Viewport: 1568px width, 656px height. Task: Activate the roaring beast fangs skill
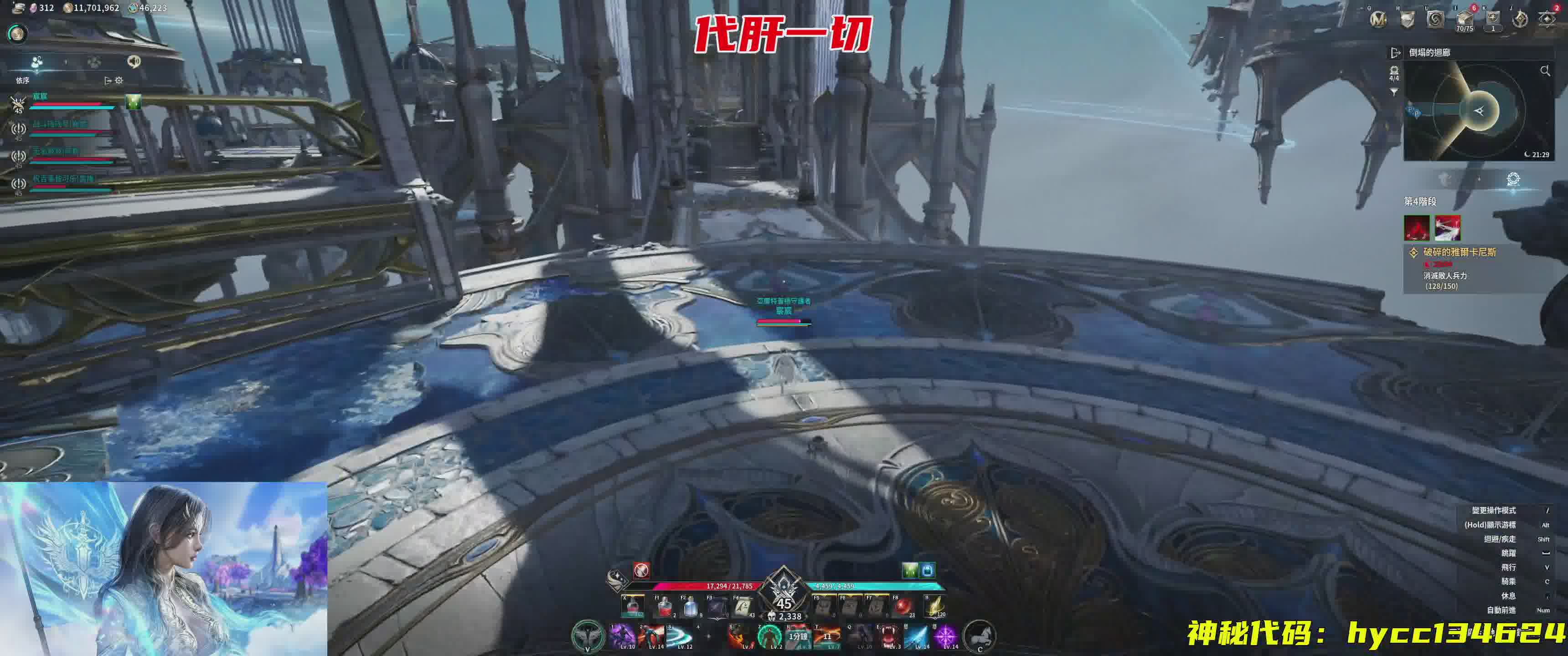point(889,636)
